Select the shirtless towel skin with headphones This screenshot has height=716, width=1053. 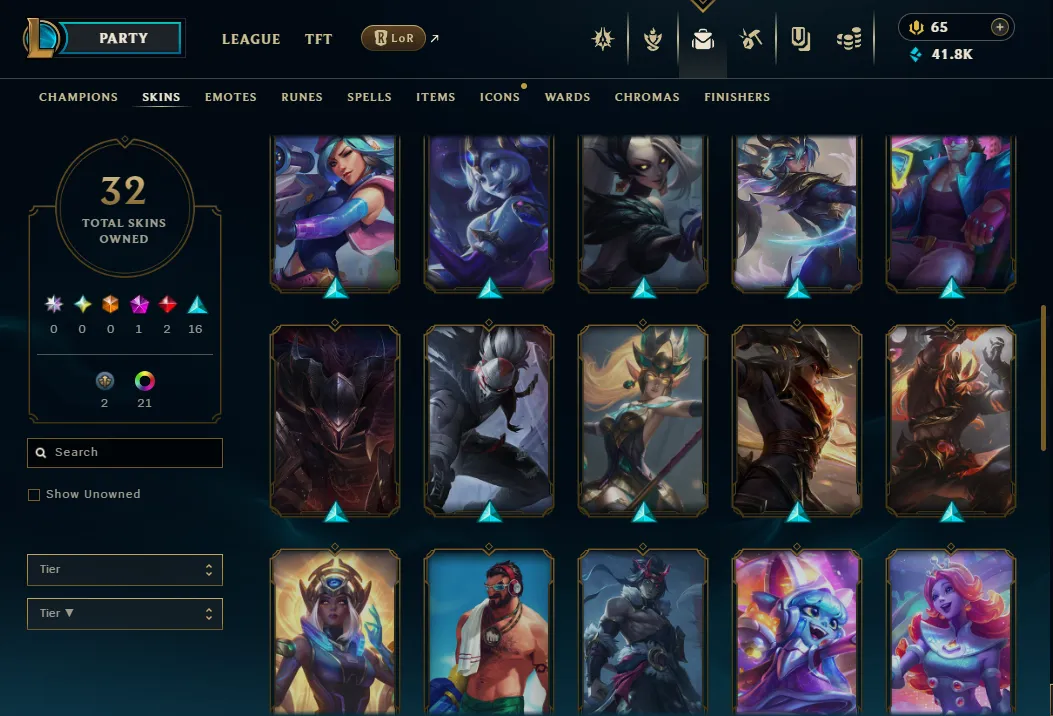click(x=489, y=630)
